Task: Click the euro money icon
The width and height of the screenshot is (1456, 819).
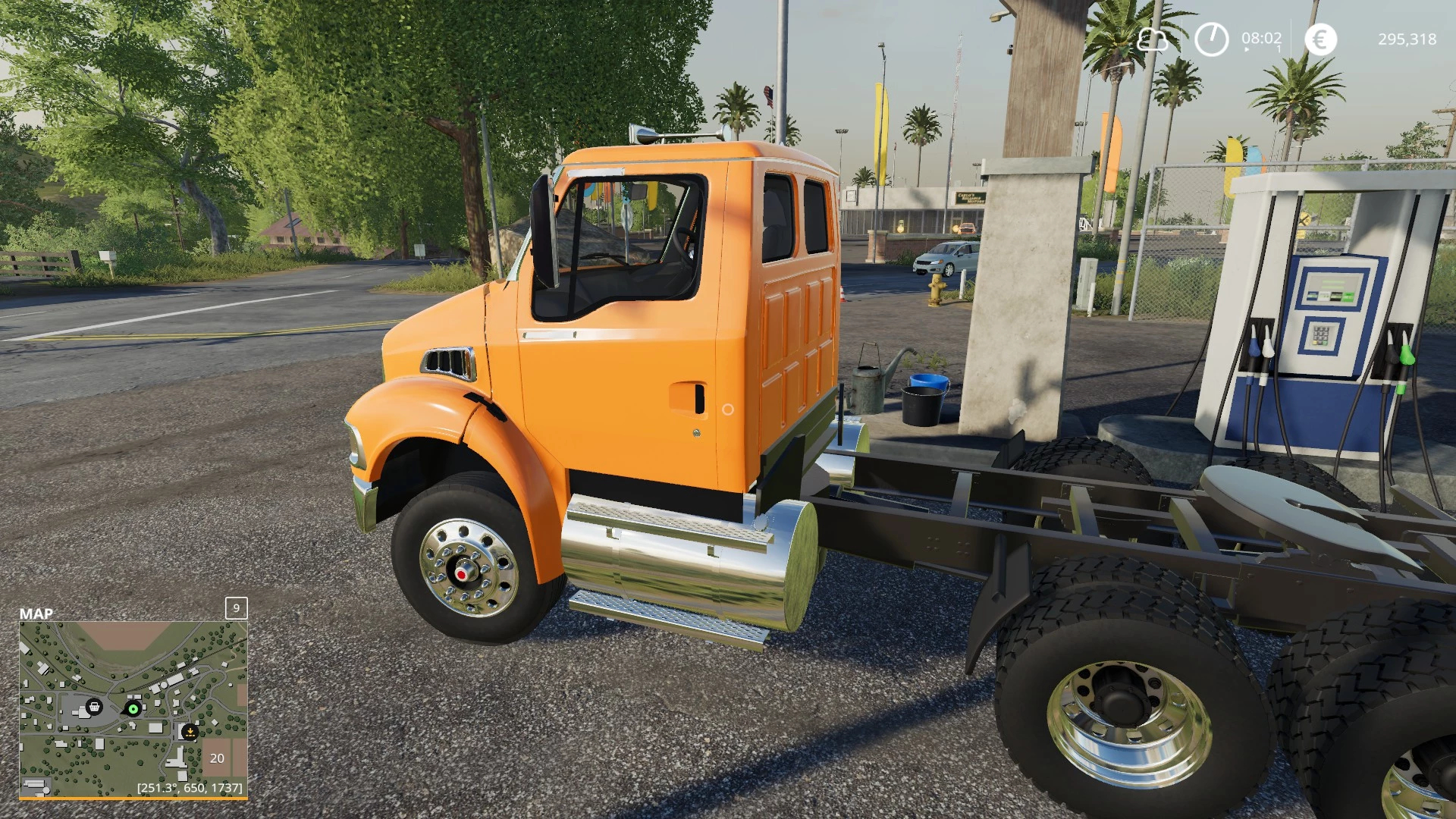Action: click(1320, 39)
